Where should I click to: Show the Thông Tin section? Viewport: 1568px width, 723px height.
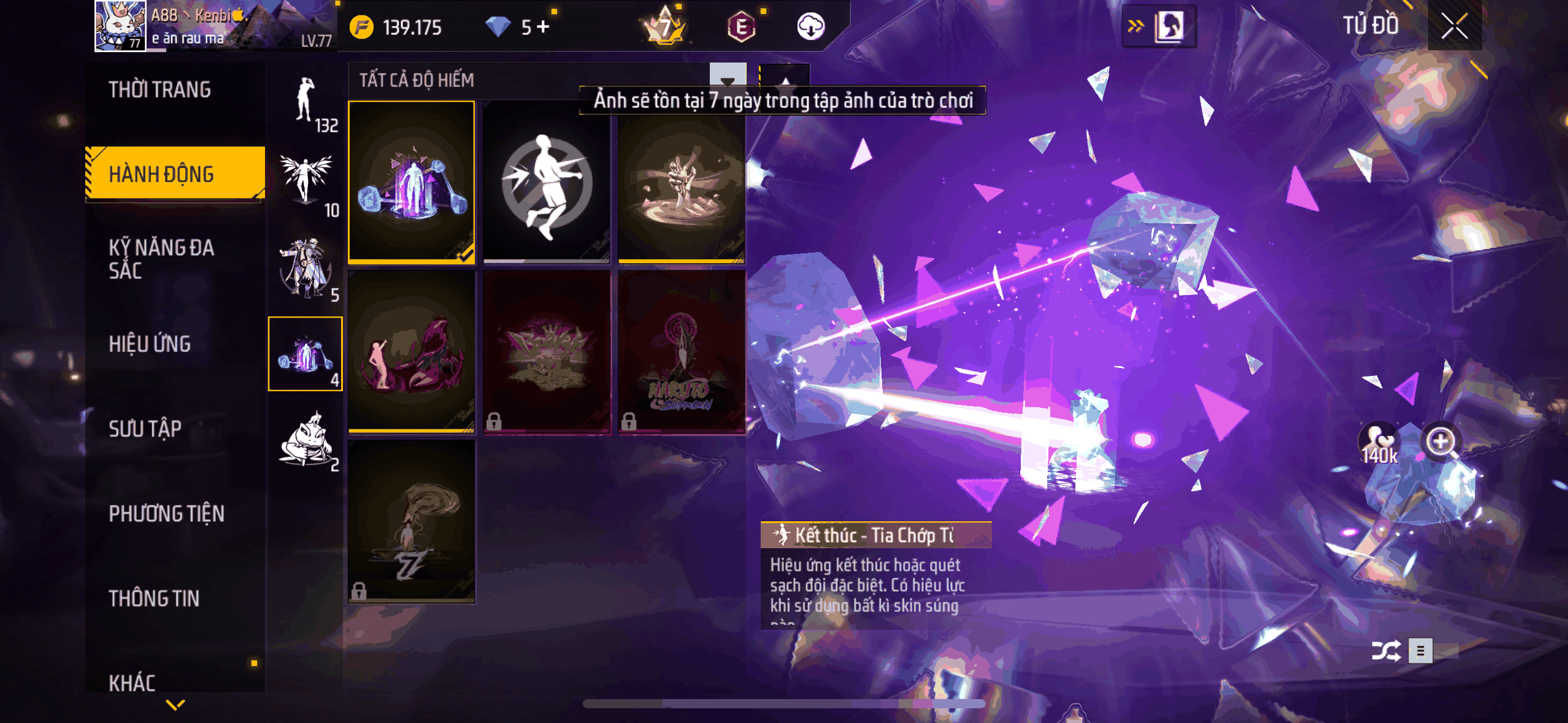[x=154, y=598]
